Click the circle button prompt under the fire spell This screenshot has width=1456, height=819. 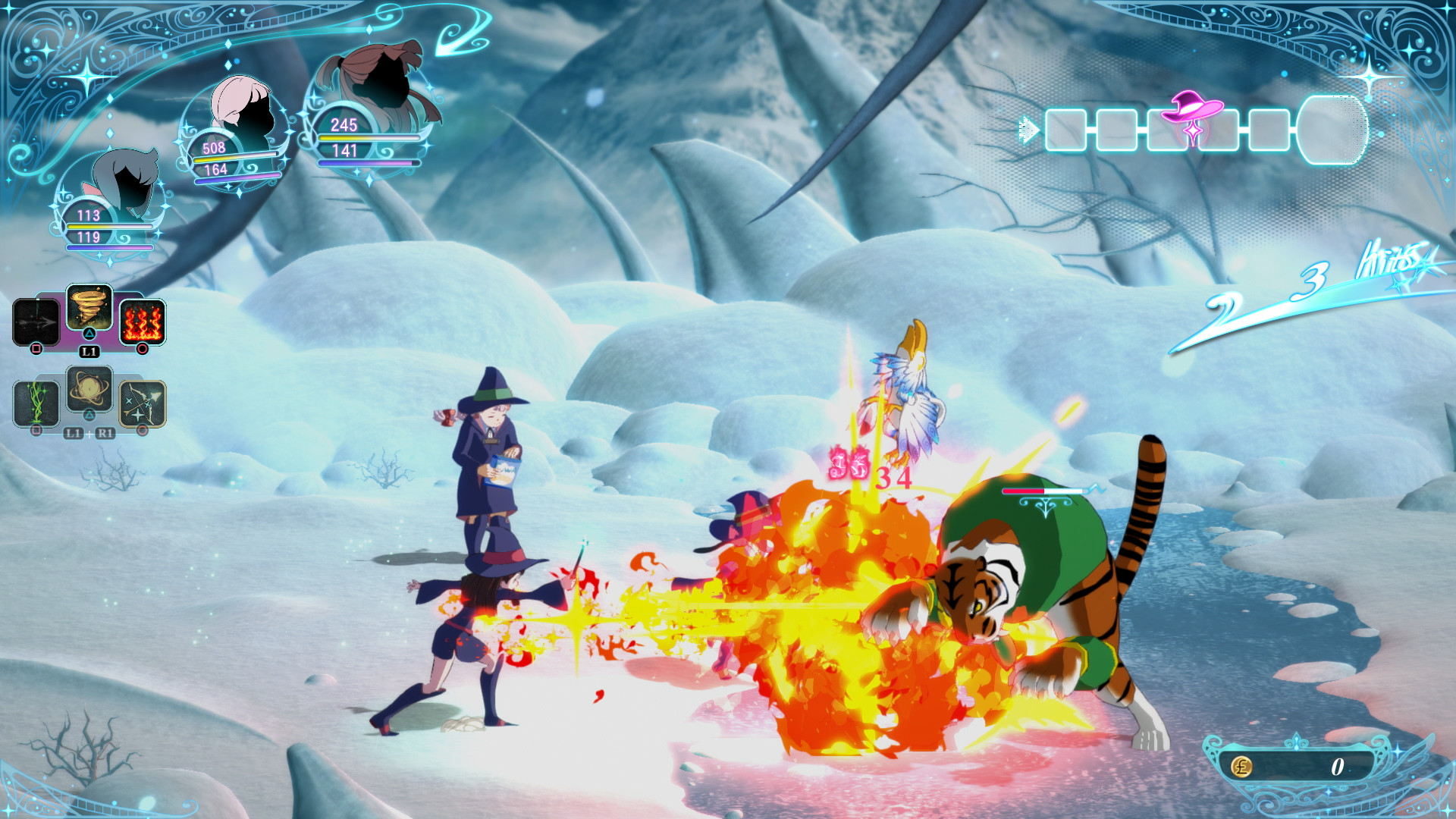143,349
